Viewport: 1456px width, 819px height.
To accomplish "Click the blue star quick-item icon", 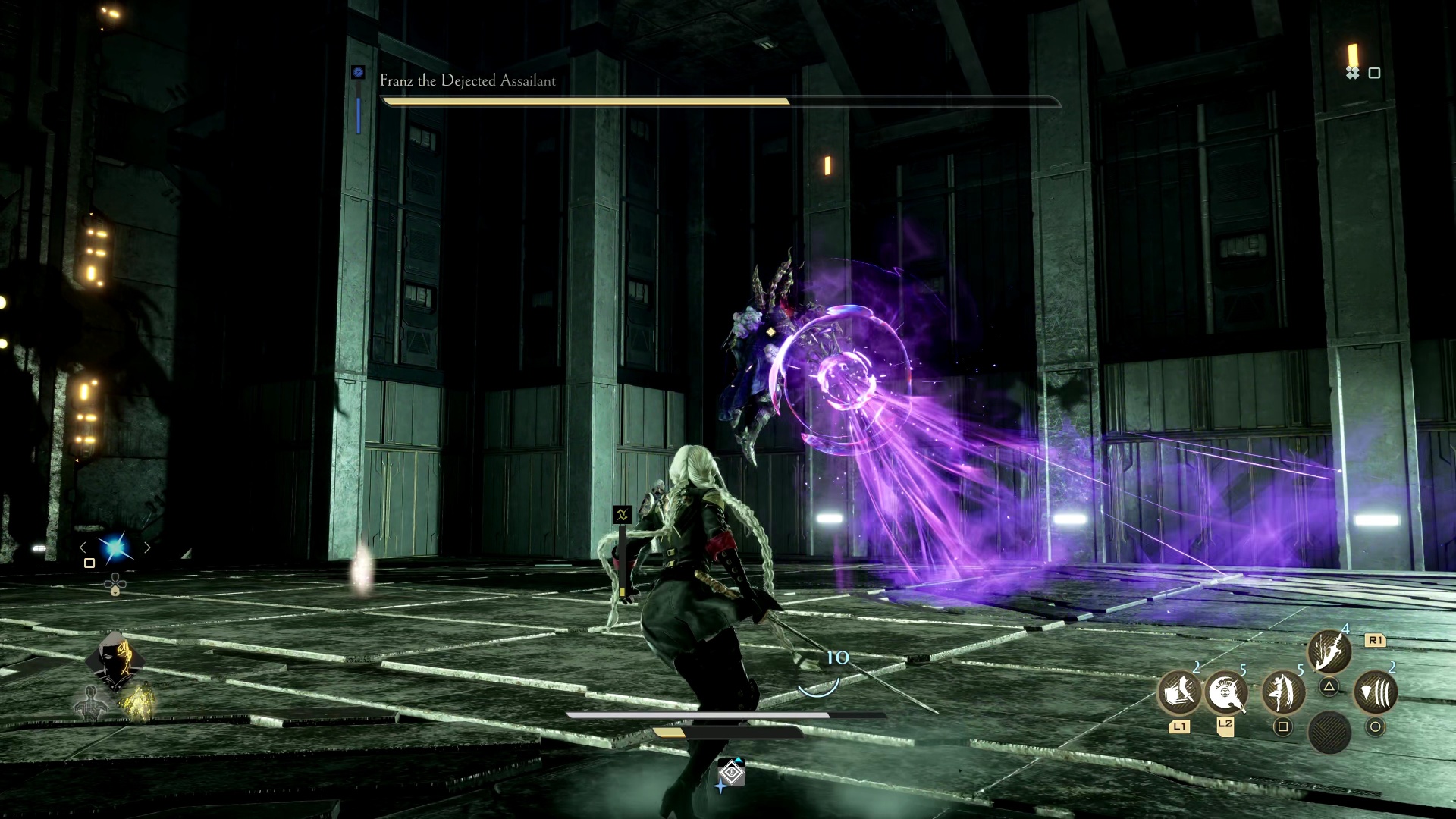I will [116, 547].
